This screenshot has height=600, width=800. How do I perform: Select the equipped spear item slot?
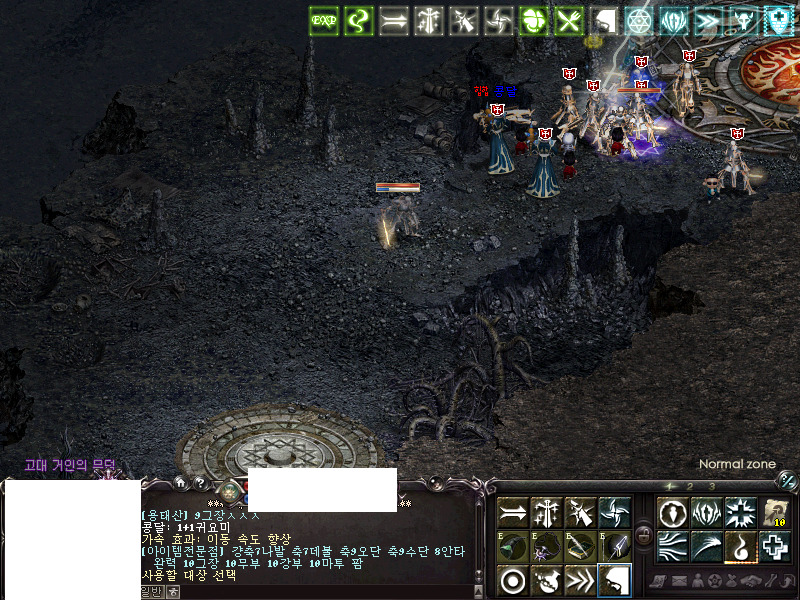coord(615,546)
